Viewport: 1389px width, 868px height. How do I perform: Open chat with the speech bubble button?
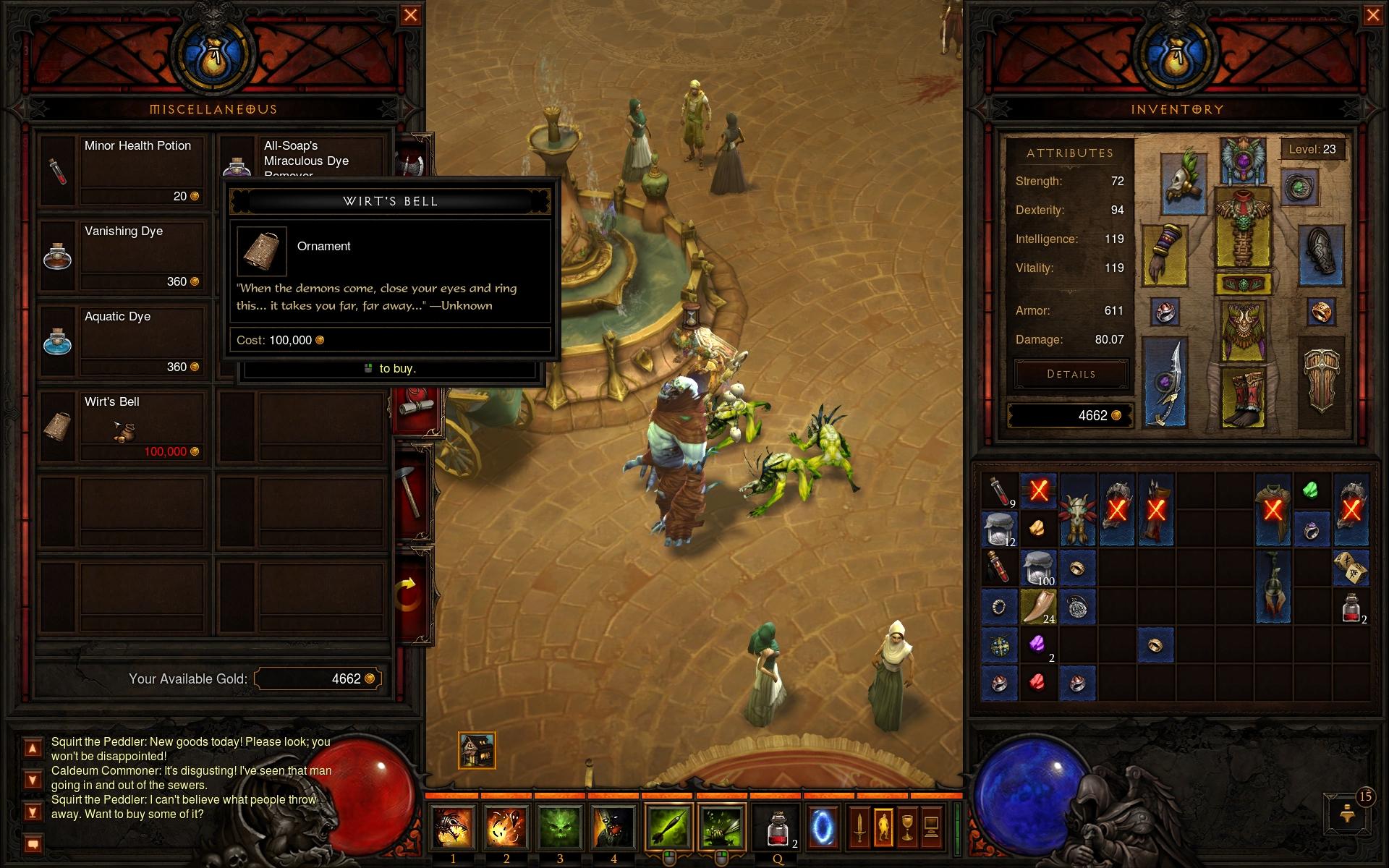click(x=33, y=843)
